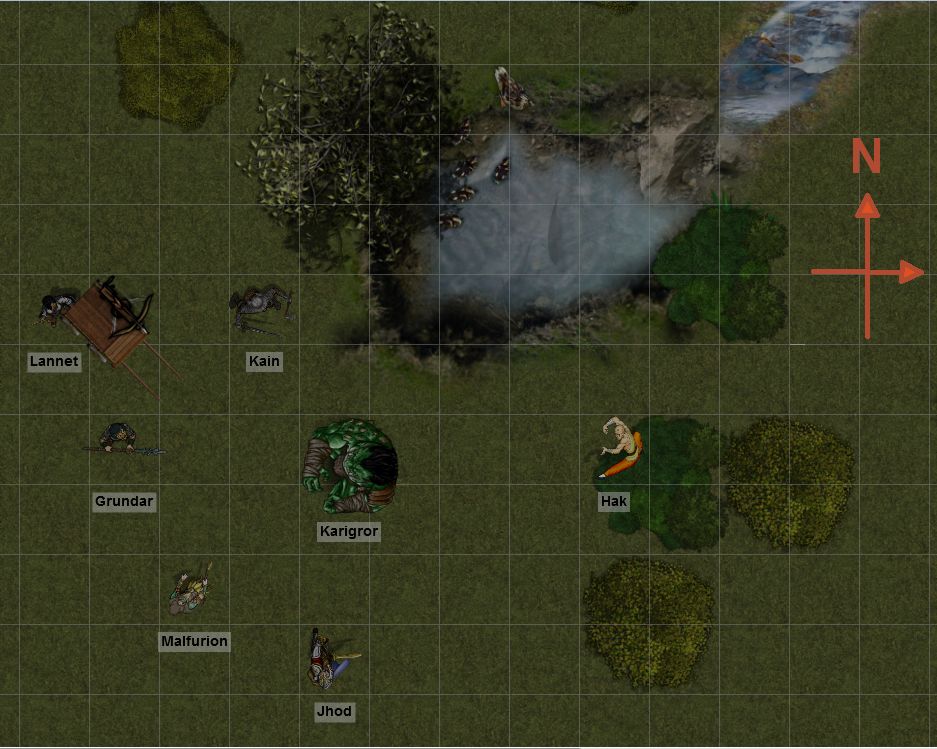Select the Kain token

261,306
